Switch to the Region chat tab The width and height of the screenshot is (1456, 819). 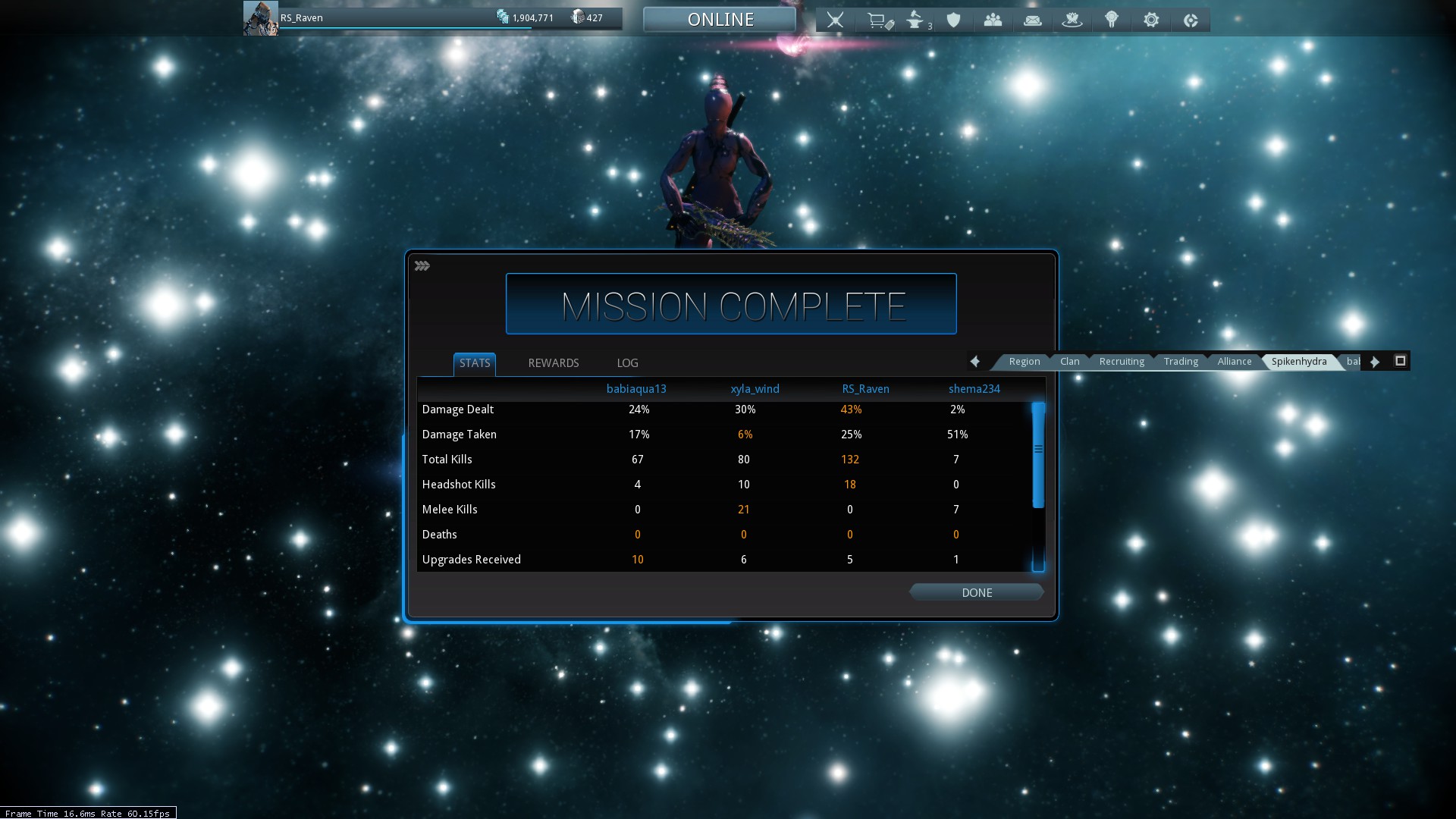click(x=1024, y=362)
